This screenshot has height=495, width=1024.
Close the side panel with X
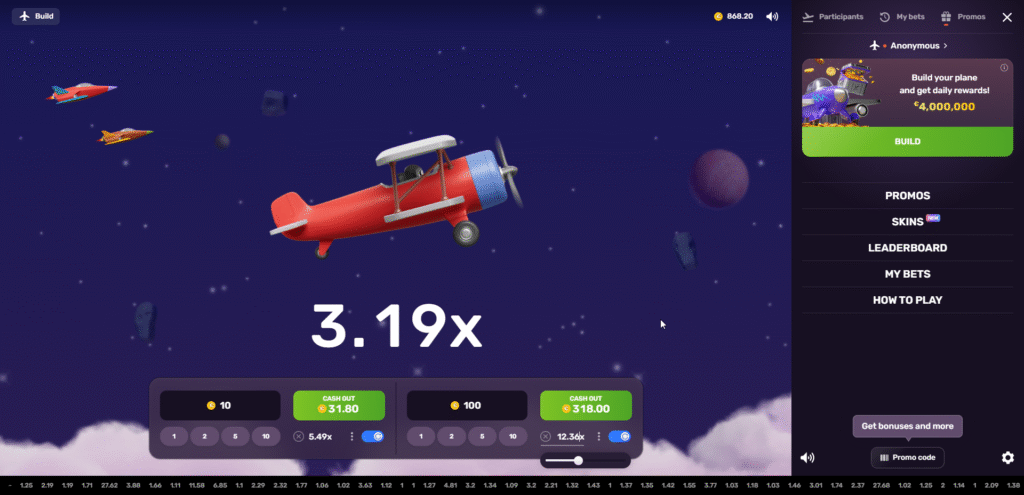[x=1006, y=17]
